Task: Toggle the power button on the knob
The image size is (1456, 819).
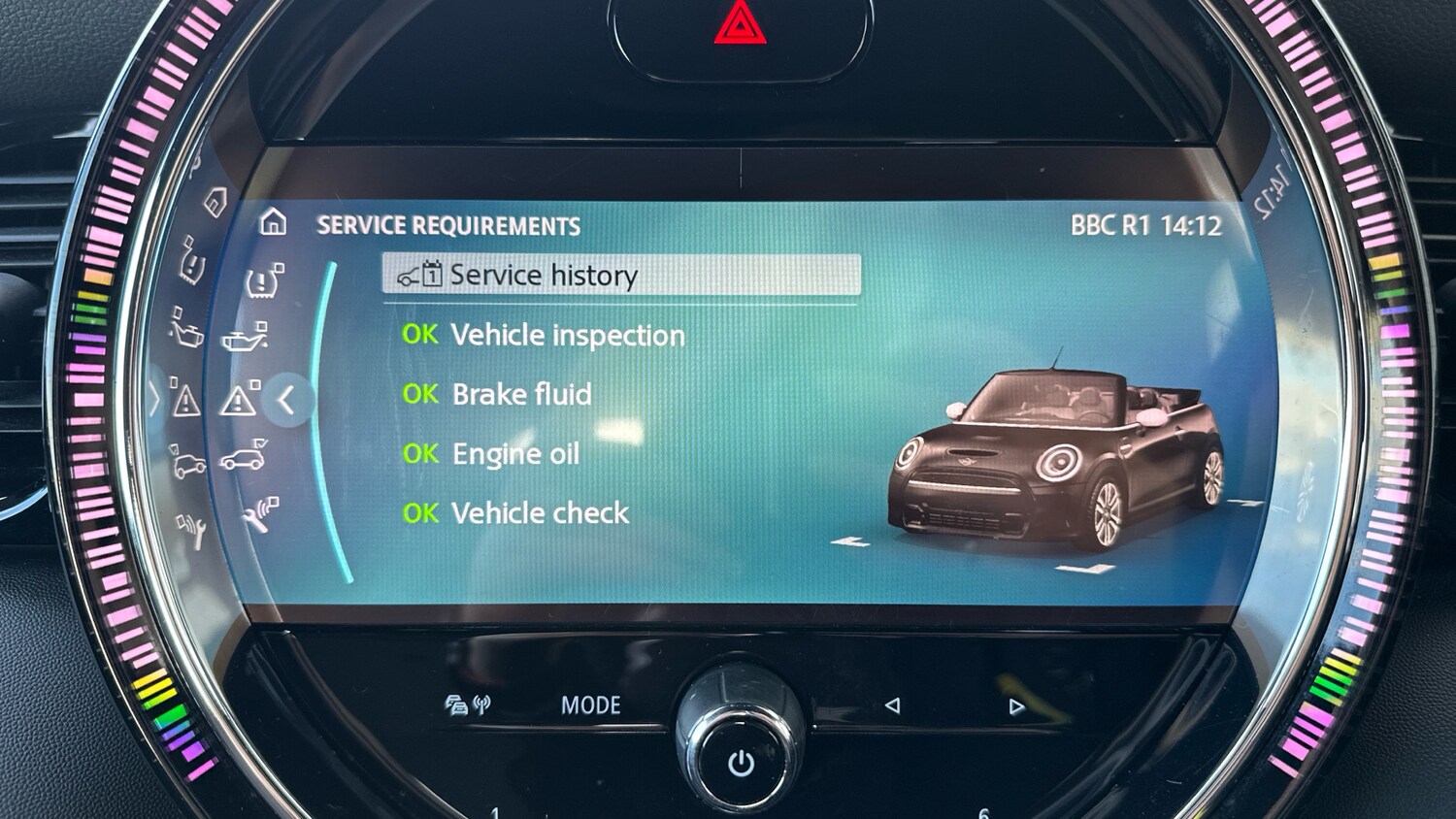Action: (x=741, y=763)
